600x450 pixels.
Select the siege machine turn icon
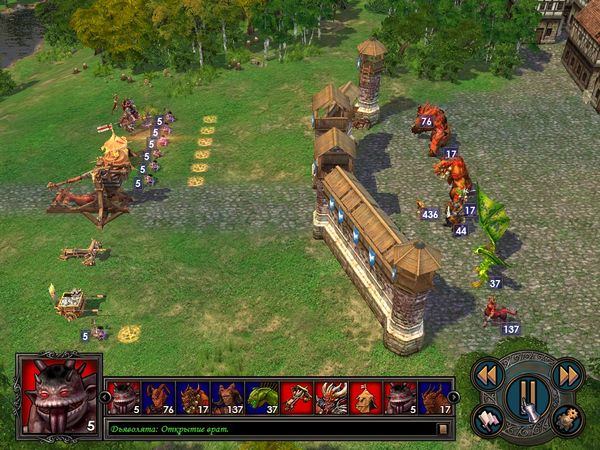point(297,398)
